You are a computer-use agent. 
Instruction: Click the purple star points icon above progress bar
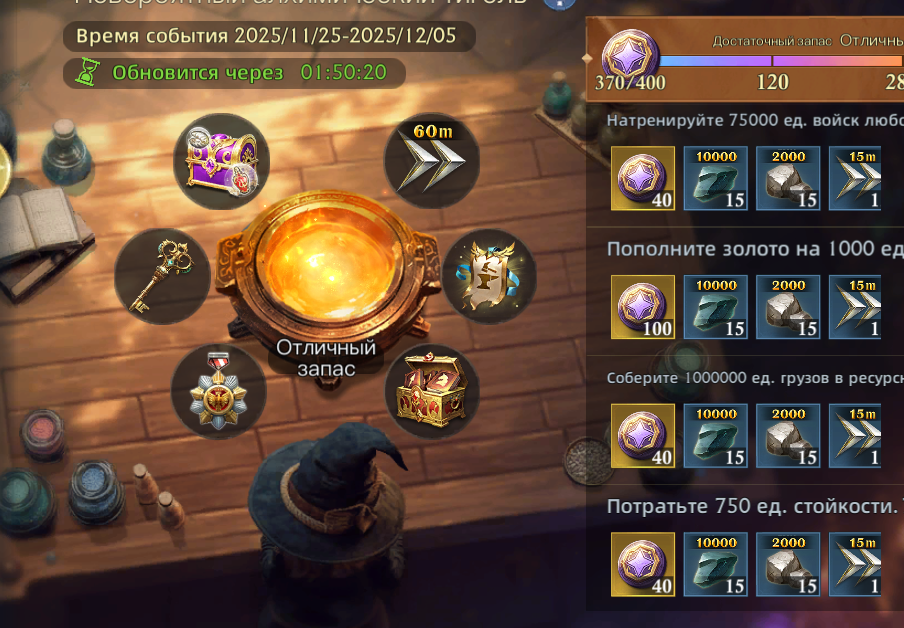click(630, 53)
